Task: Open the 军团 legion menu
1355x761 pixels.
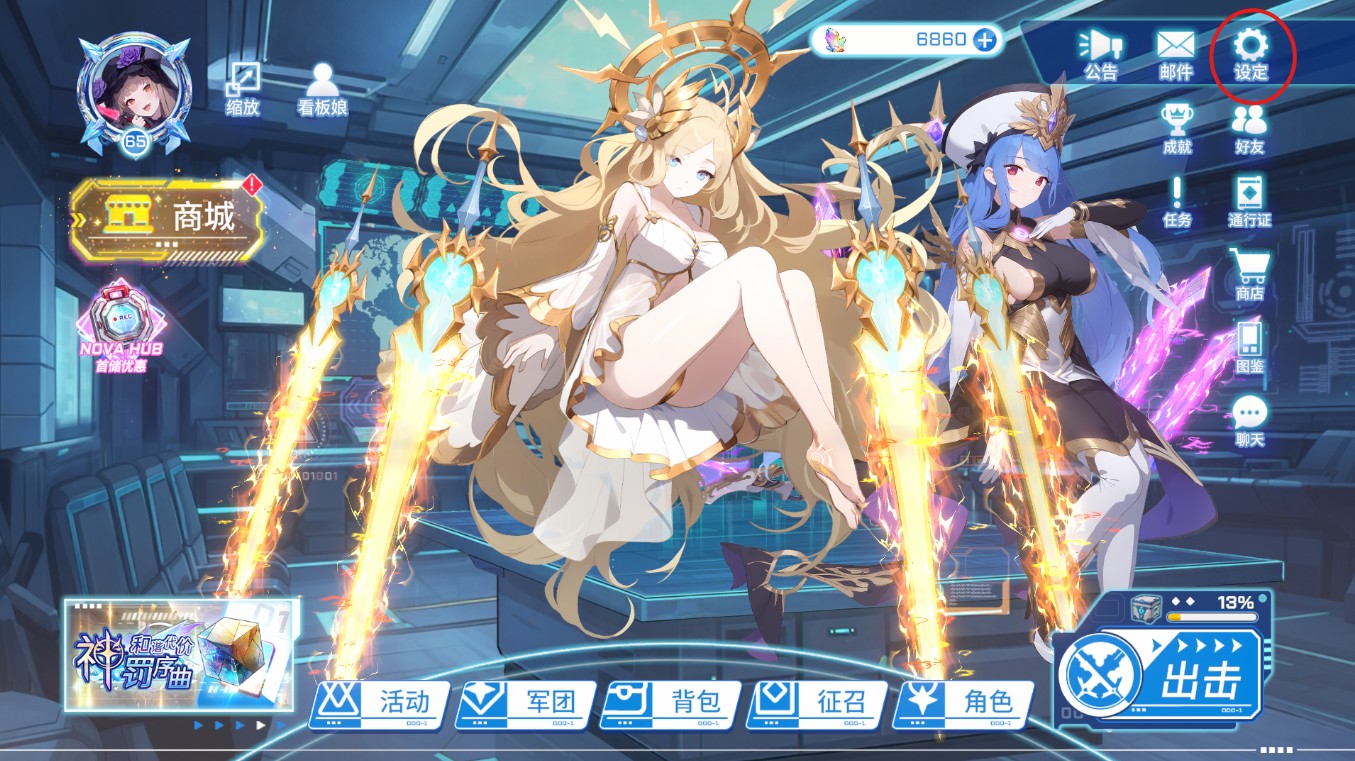Action: click(525, 703)
